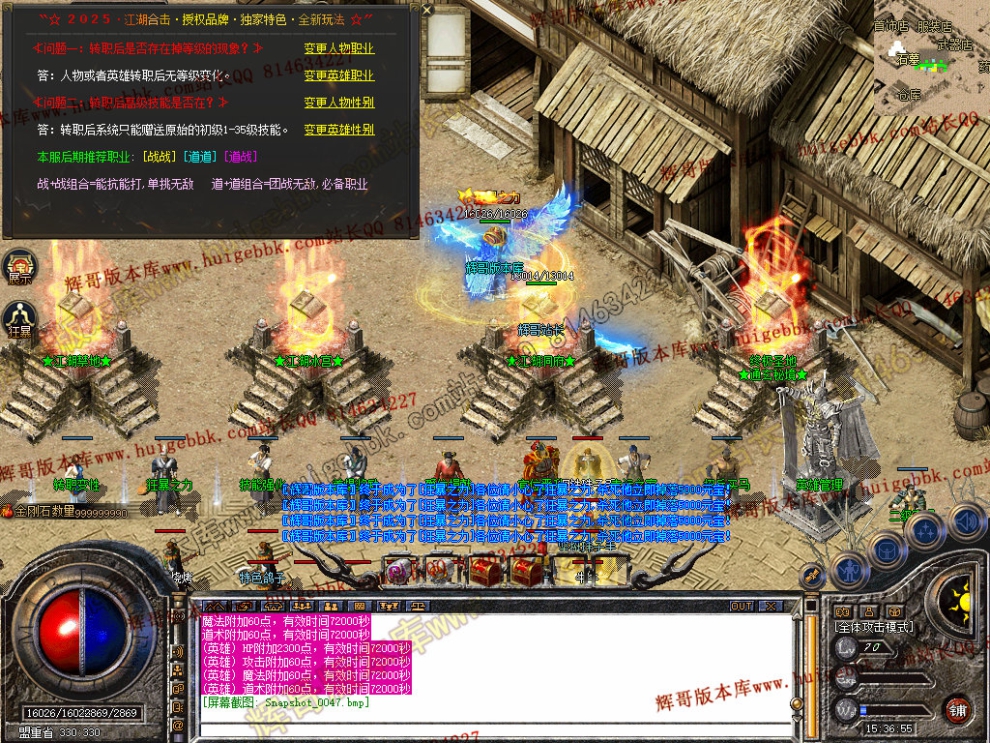Click the X button beside OUT
This screenshot has width=990, height=743.
[773, 606]
